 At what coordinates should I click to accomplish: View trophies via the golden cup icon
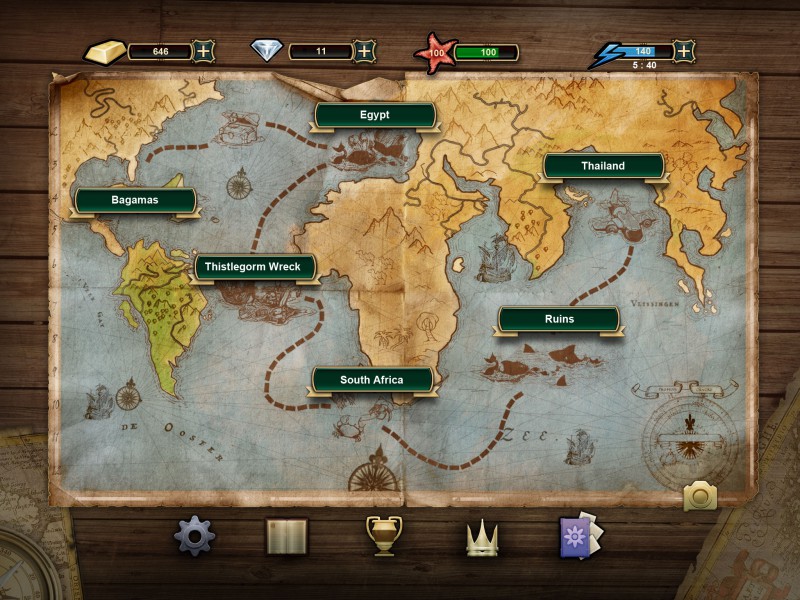[384, 536]
